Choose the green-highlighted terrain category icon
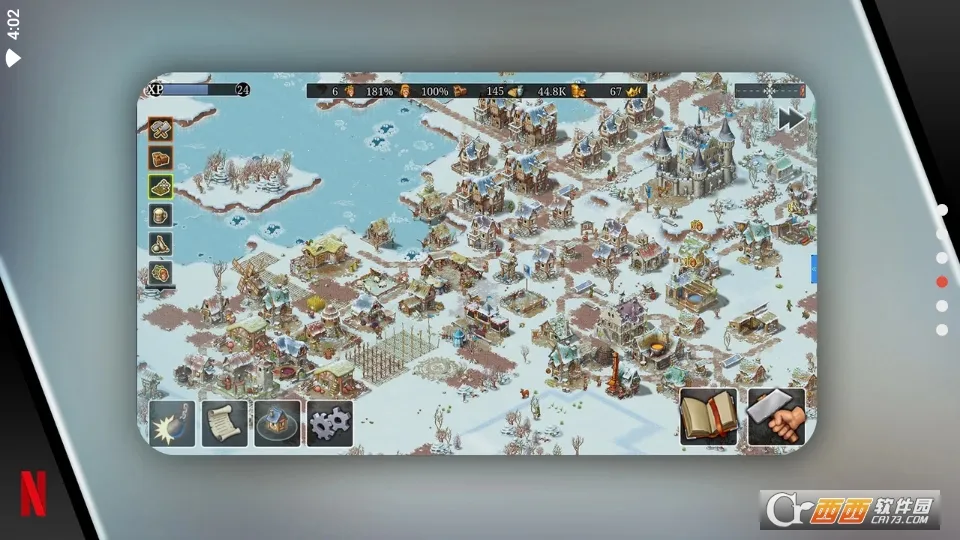960x540 pixels. tap(160, 187)
